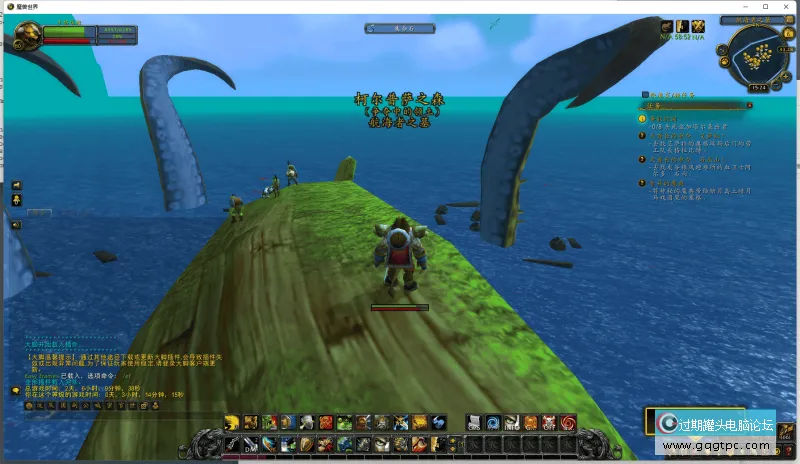Collapse the quest tracker panel

[x=750, y=104]
